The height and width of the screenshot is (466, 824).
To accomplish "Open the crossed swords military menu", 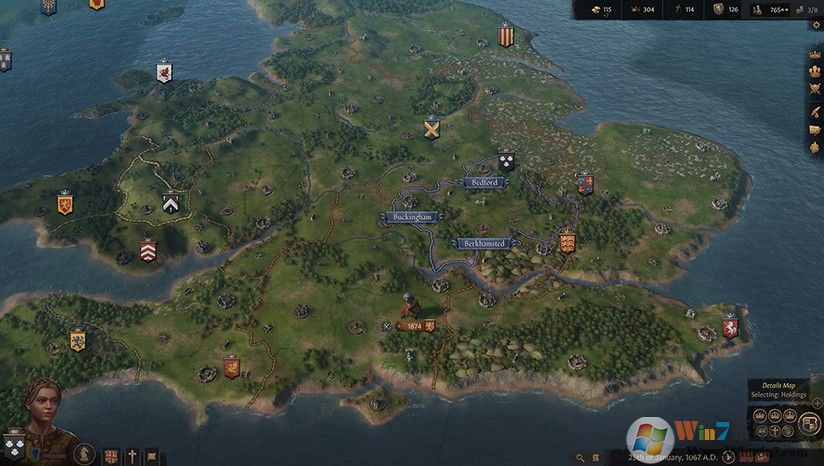I will [x=815, y=92].
